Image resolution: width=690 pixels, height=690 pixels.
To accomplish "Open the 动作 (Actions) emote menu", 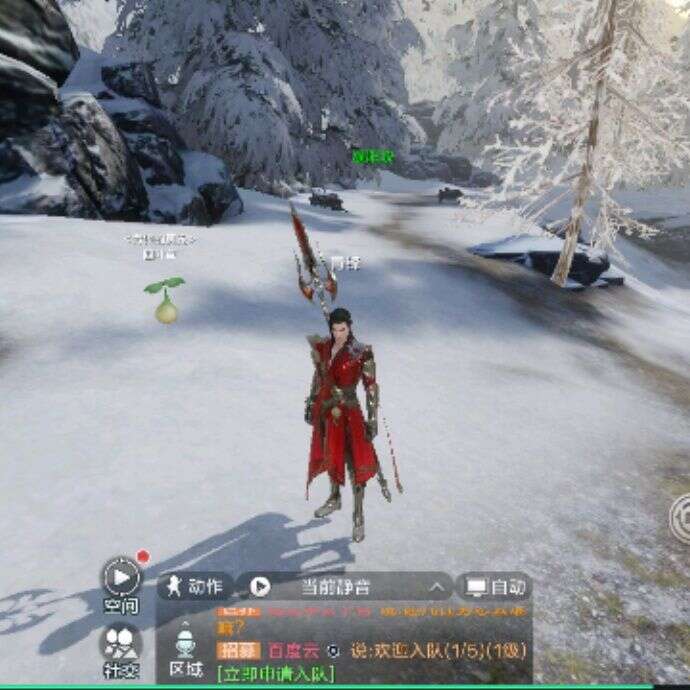I will pos(195,586).
